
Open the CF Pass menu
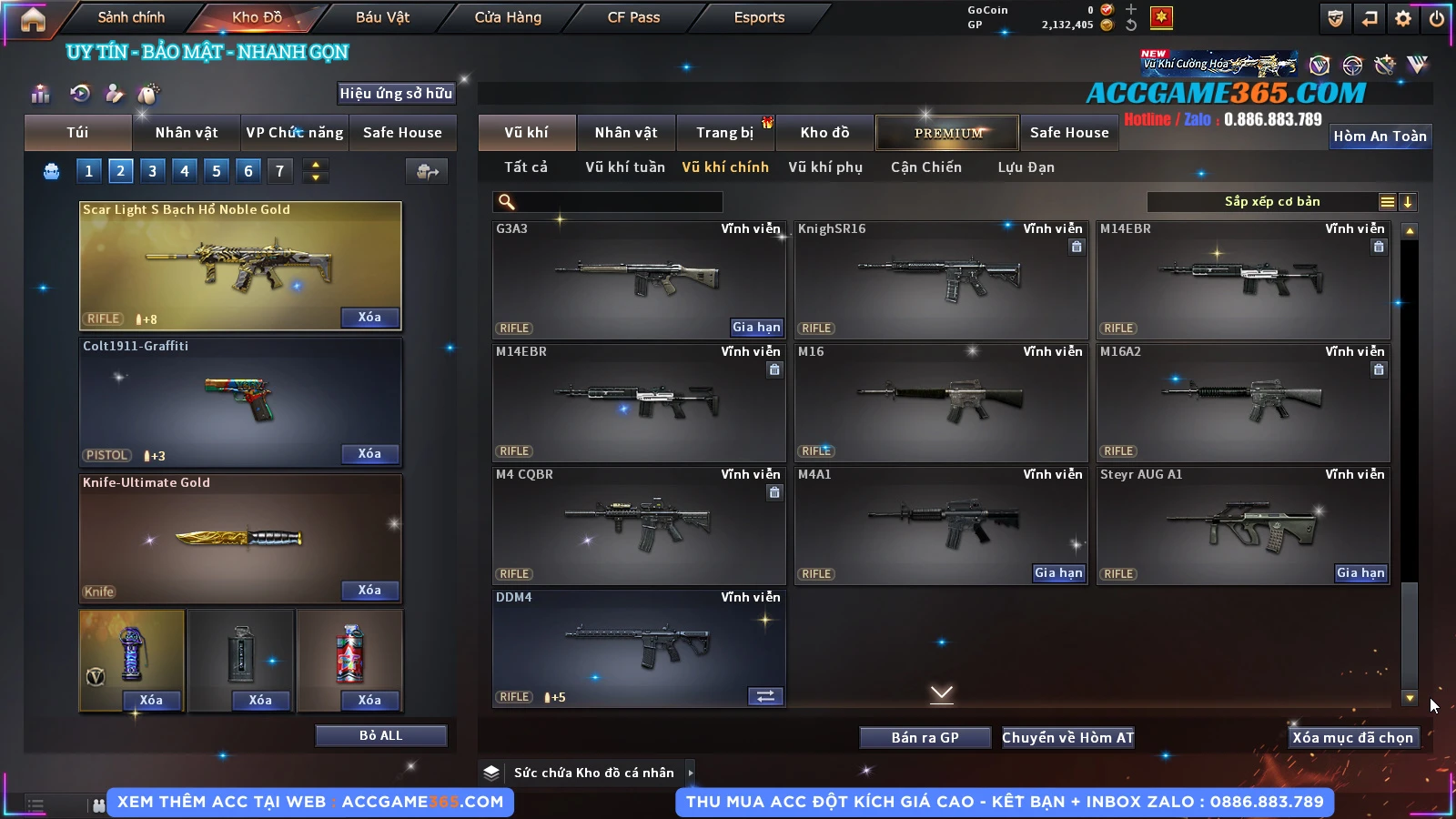633,17
